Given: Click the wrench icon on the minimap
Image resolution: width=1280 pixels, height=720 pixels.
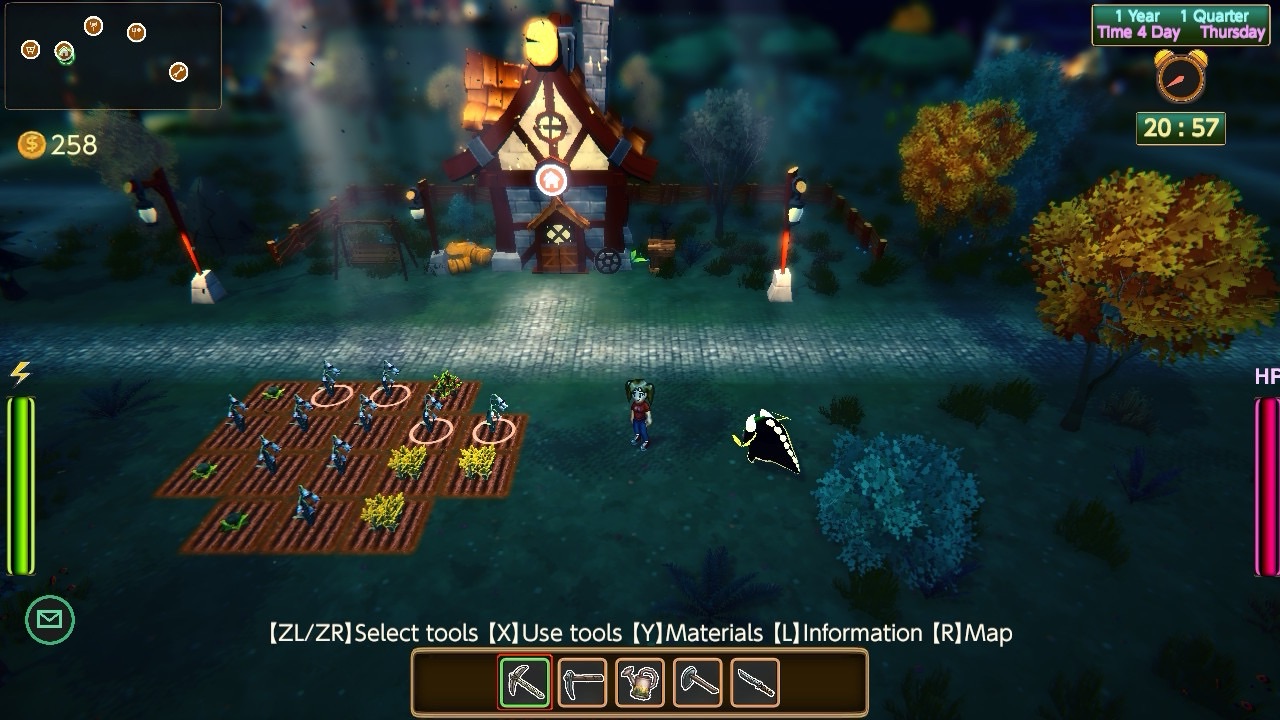Looking at the screenshot, I should [x=179, y=72].
